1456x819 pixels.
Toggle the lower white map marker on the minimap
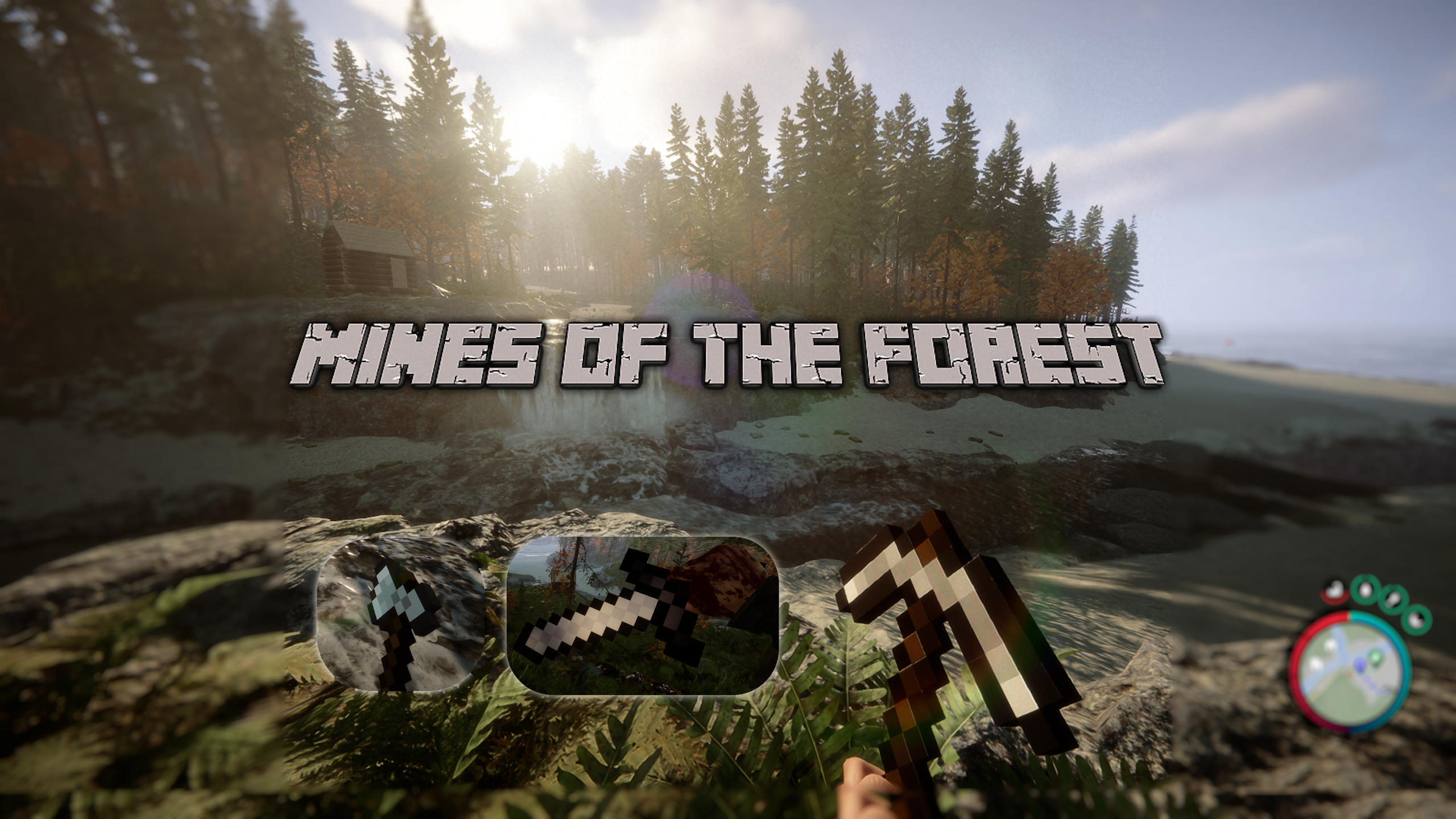pyautogui.click(x=1315, y=663)
